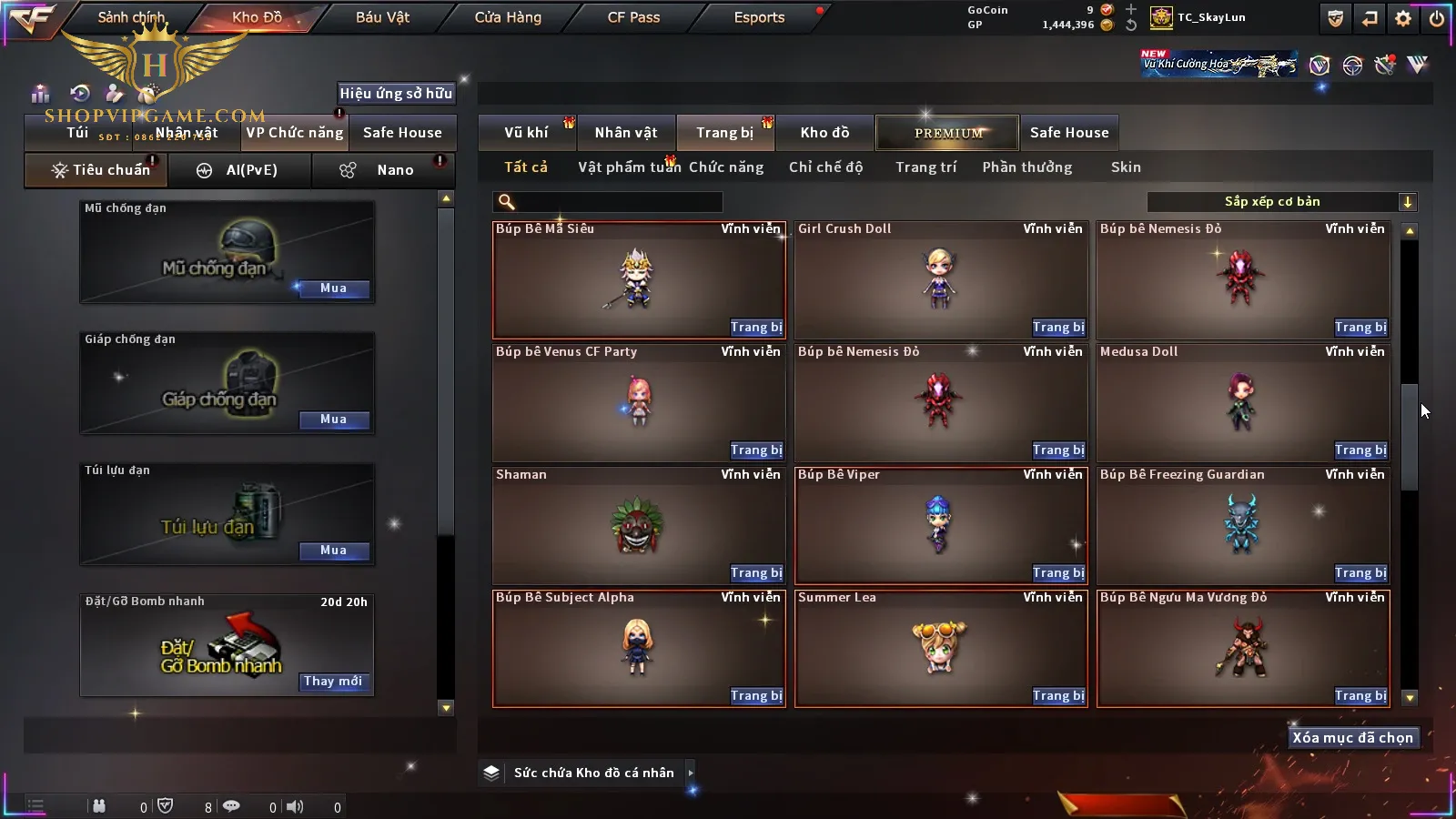Renew the Đặt/Gỡ Bomb nhanh item
This screenshot has width=1456, height=819.
point(333,682)
